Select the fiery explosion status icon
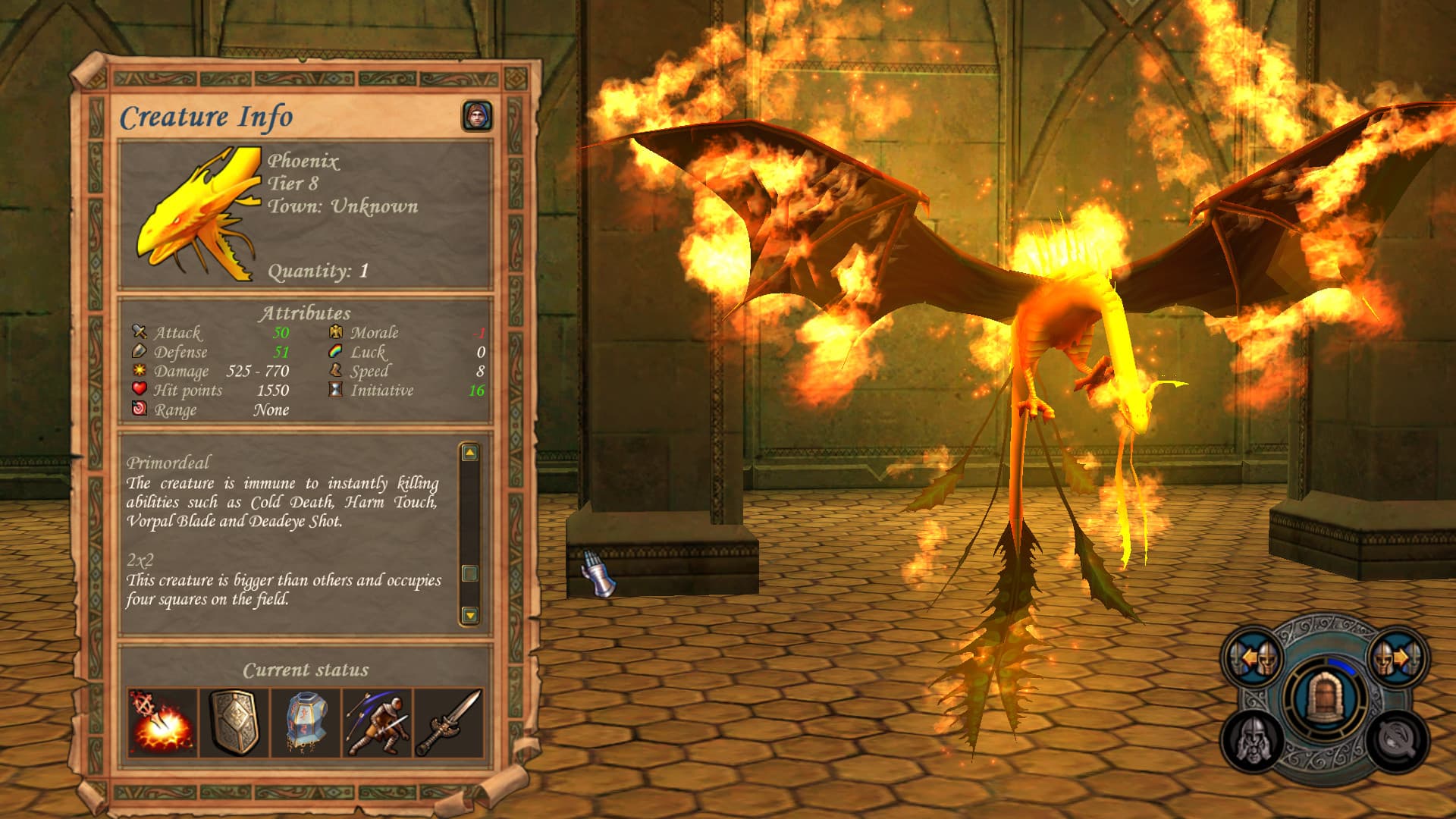The height and width of the screenshot is (819, 1456). [x=162, y=723]
